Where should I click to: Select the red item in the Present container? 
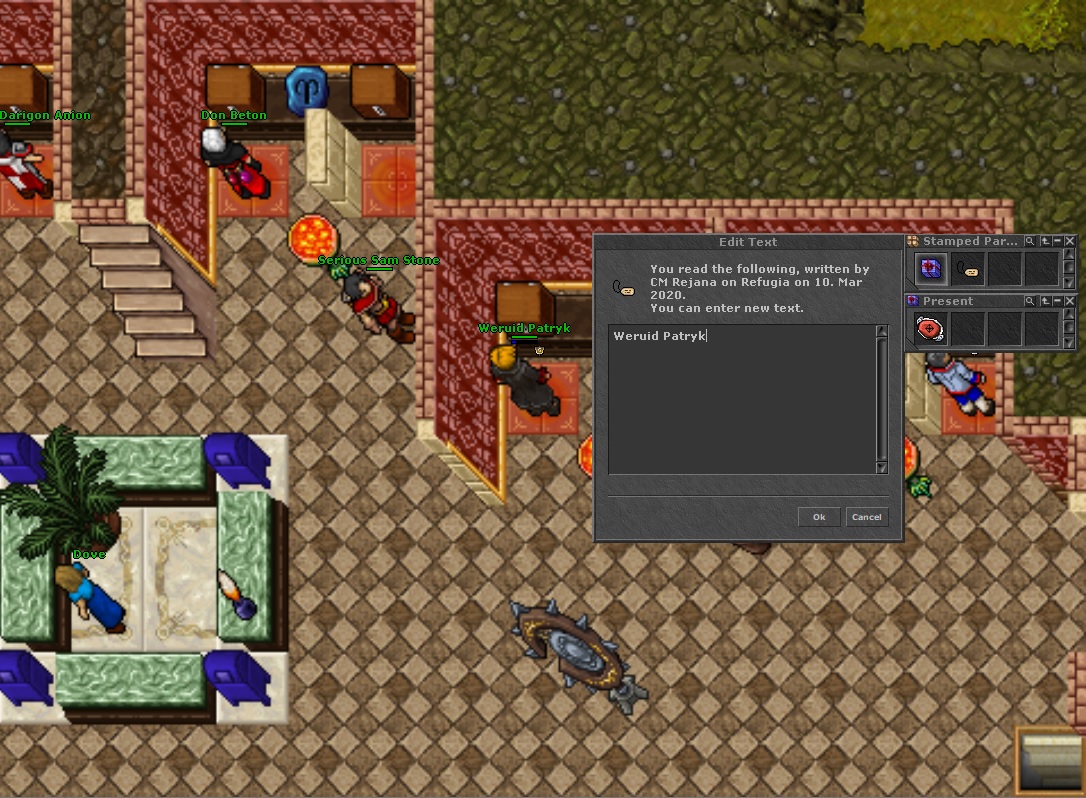931,328
